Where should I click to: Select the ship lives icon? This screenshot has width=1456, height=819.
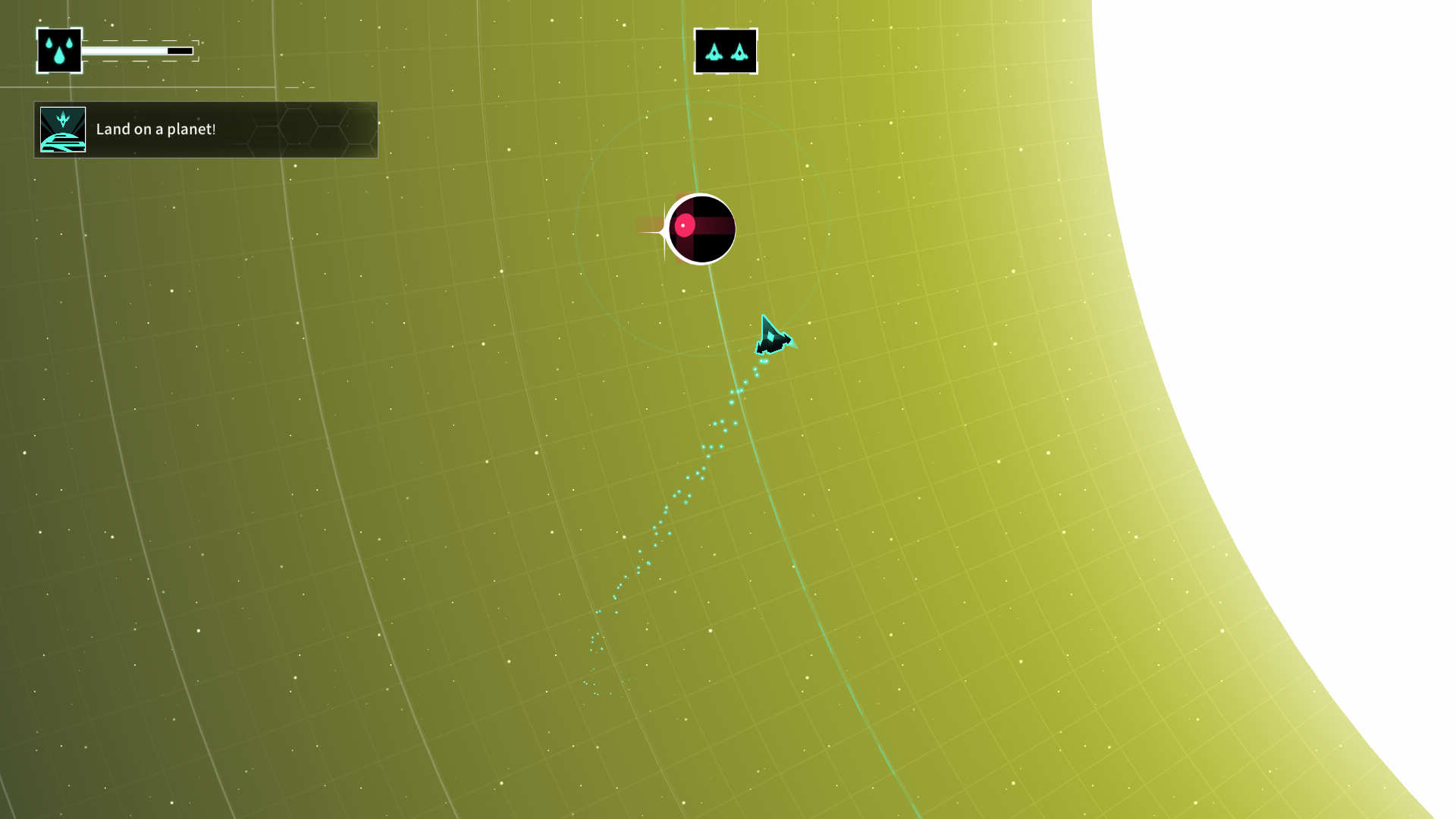726,52
